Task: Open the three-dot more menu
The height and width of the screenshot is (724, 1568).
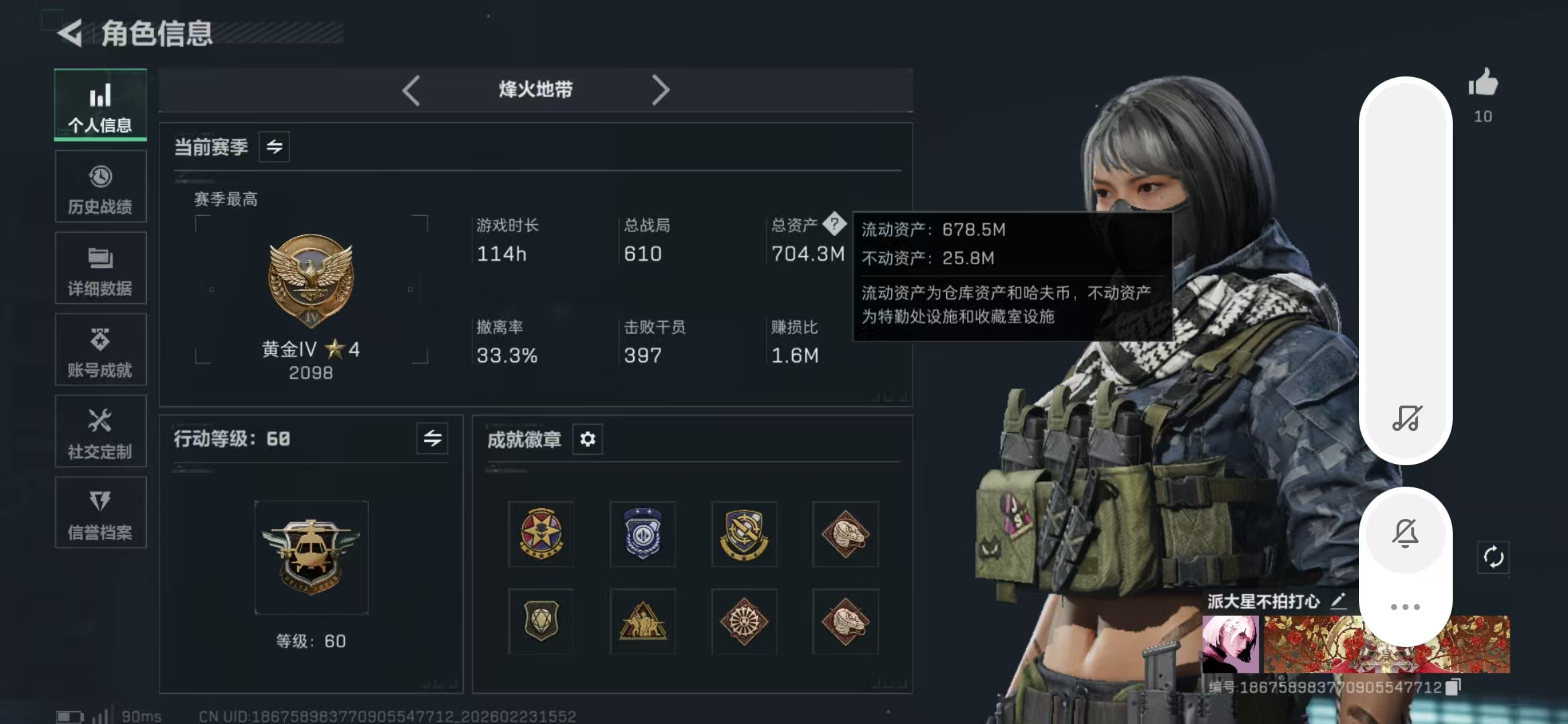Action: pos(1406,605)
